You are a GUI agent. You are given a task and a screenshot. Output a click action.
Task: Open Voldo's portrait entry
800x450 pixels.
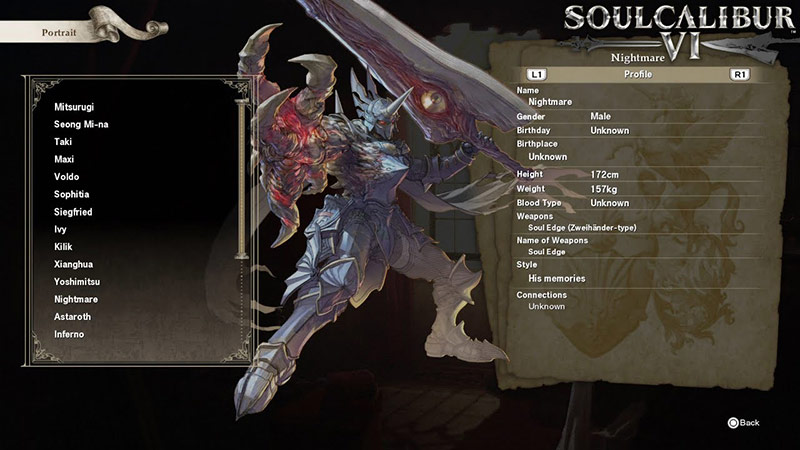point(65,177)
